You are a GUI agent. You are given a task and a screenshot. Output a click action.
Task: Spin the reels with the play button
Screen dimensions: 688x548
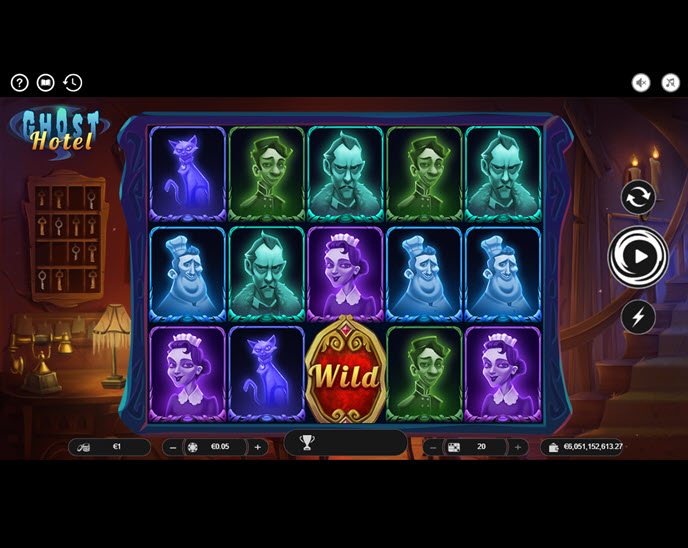click(638, 257)
